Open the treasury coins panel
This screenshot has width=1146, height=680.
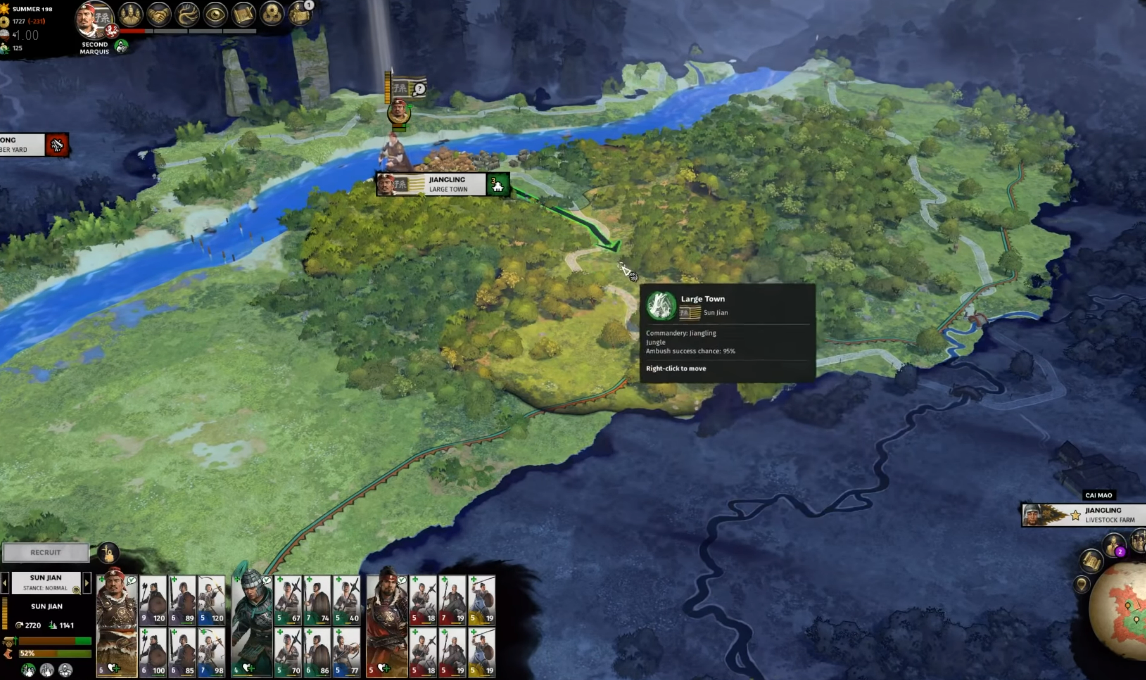pyautogui.click(x=272, y=14)
